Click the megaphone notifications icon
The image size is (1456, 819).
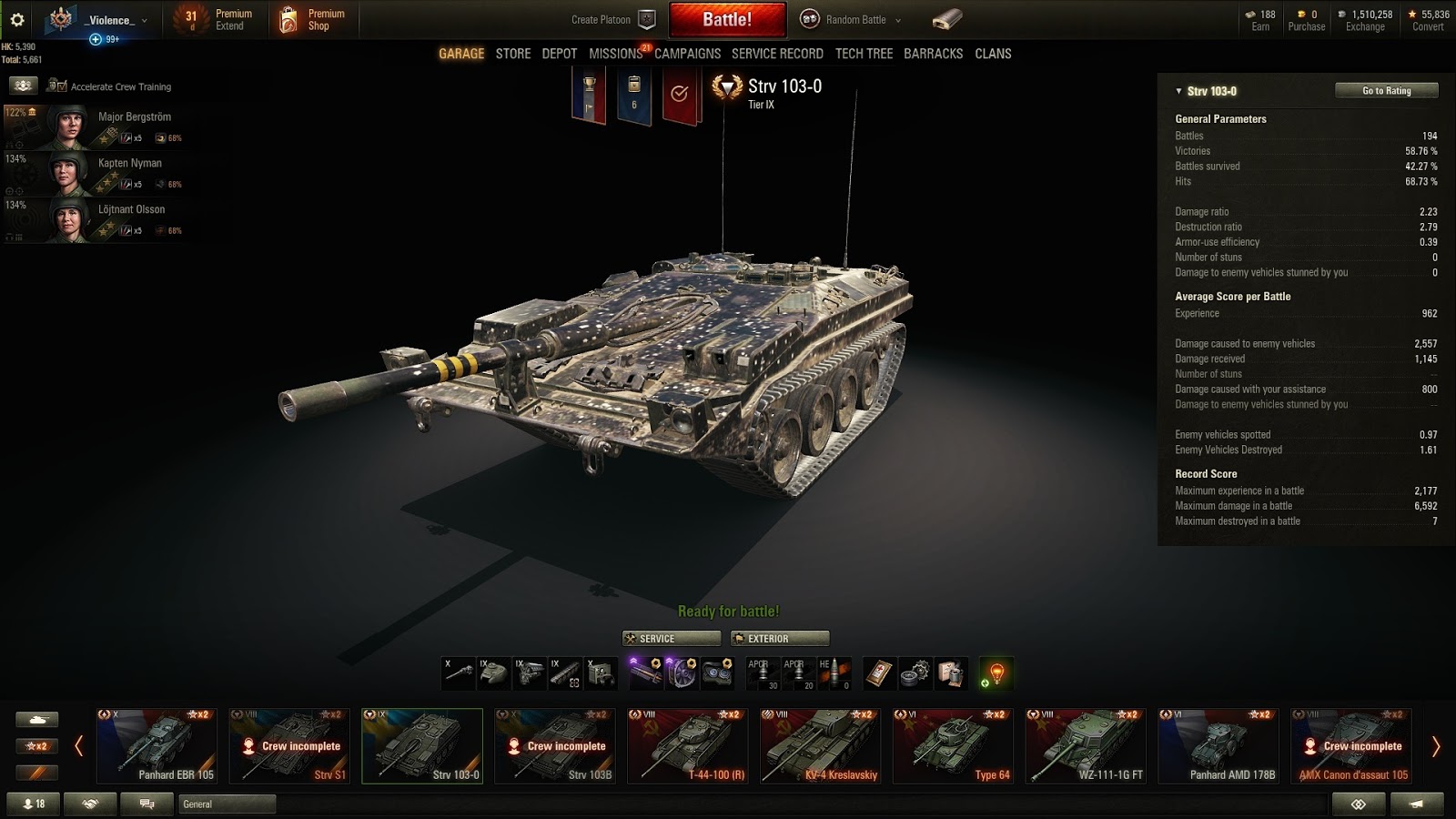(1416, 804)
